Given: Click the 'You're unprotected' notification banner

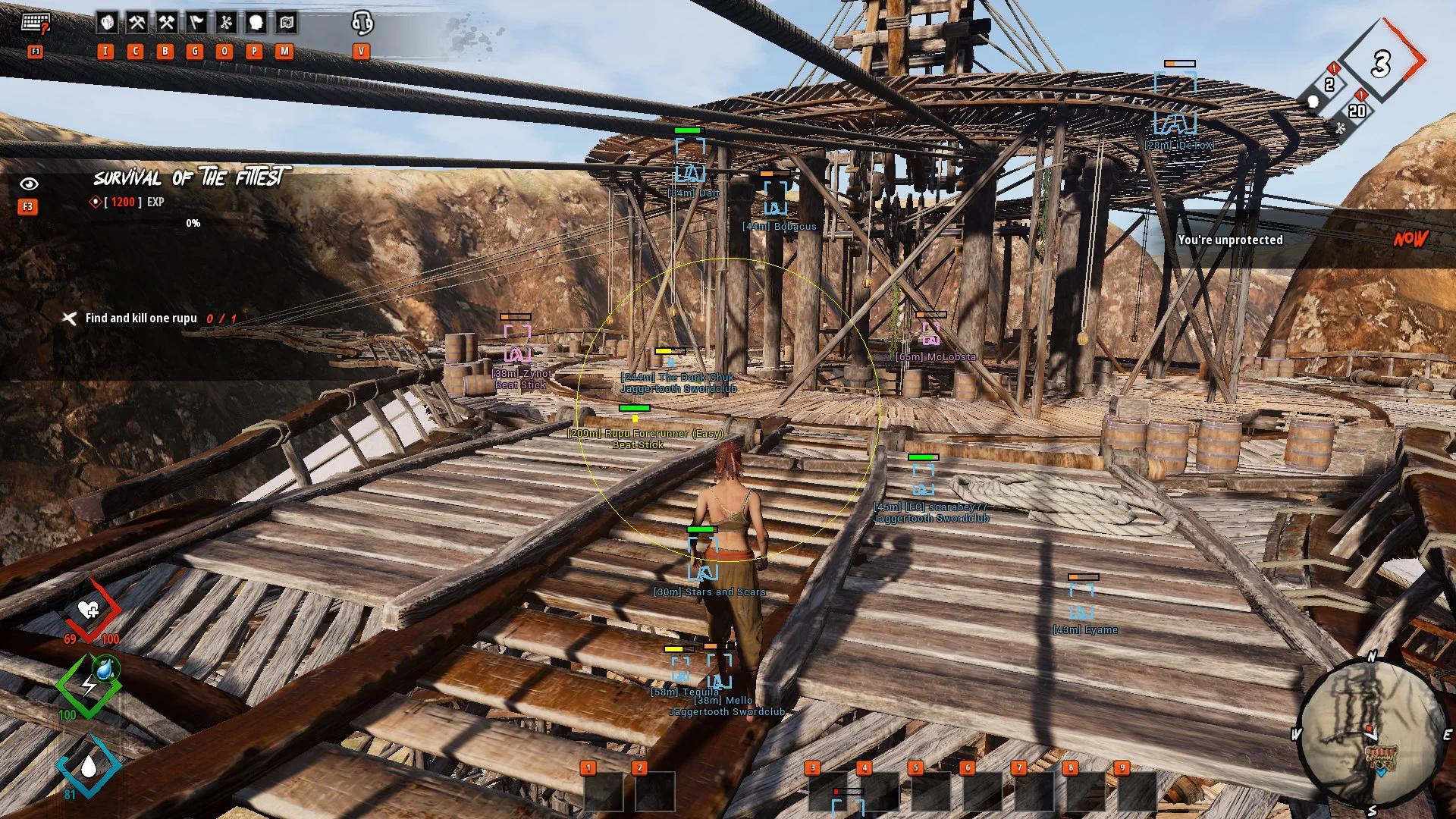Looking at the screenshot, I should pyautogui.click(x=1230, y=240).
